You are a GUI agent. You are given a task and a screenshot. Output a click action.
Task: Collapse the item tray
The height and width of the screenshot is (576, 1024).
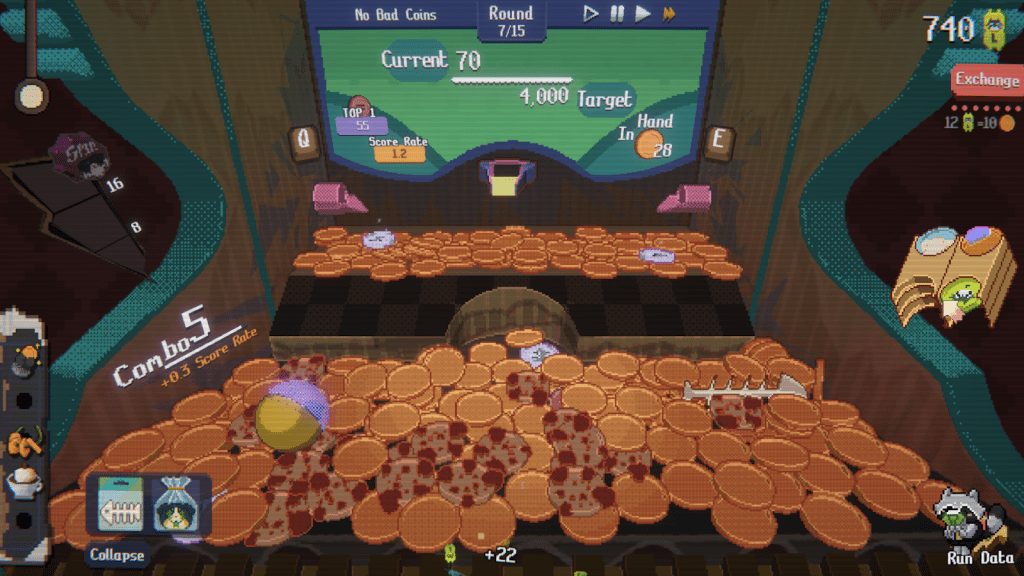[117, 555]
